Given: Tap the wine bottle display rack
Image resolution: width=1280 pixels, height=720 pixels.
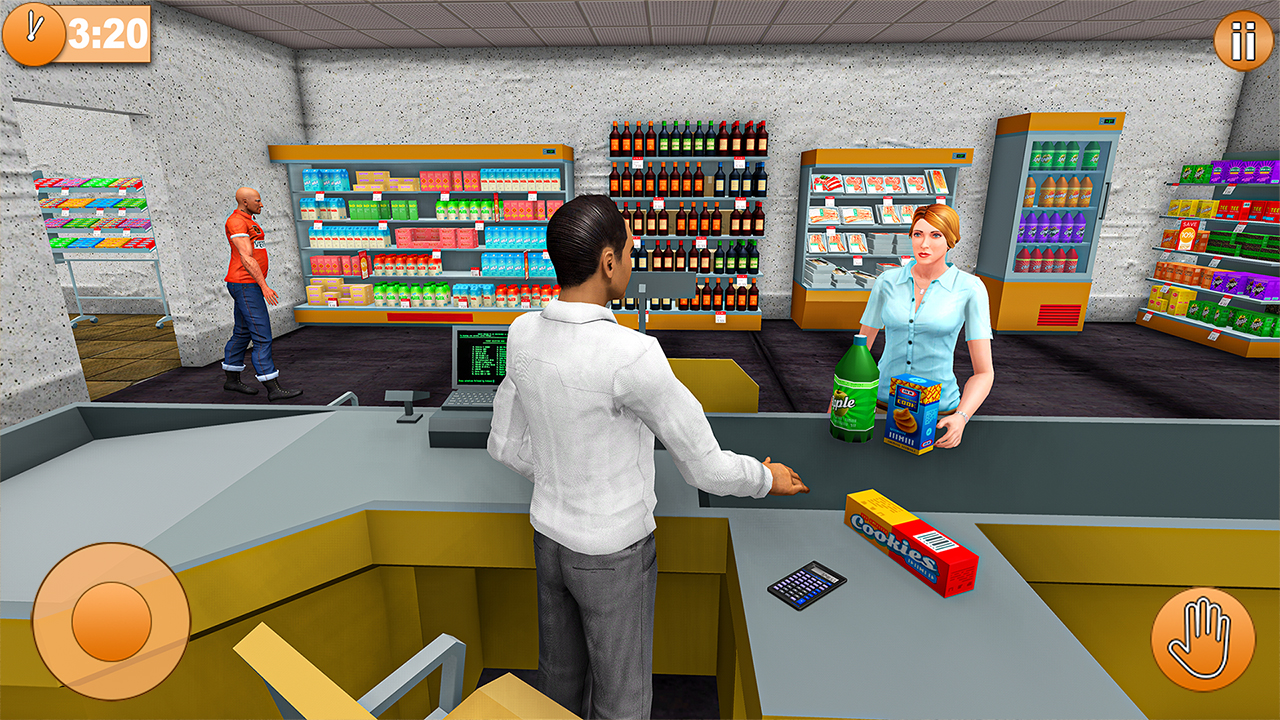Looking at the screenshot, I should pyautogui.click(x=690, y=220).
